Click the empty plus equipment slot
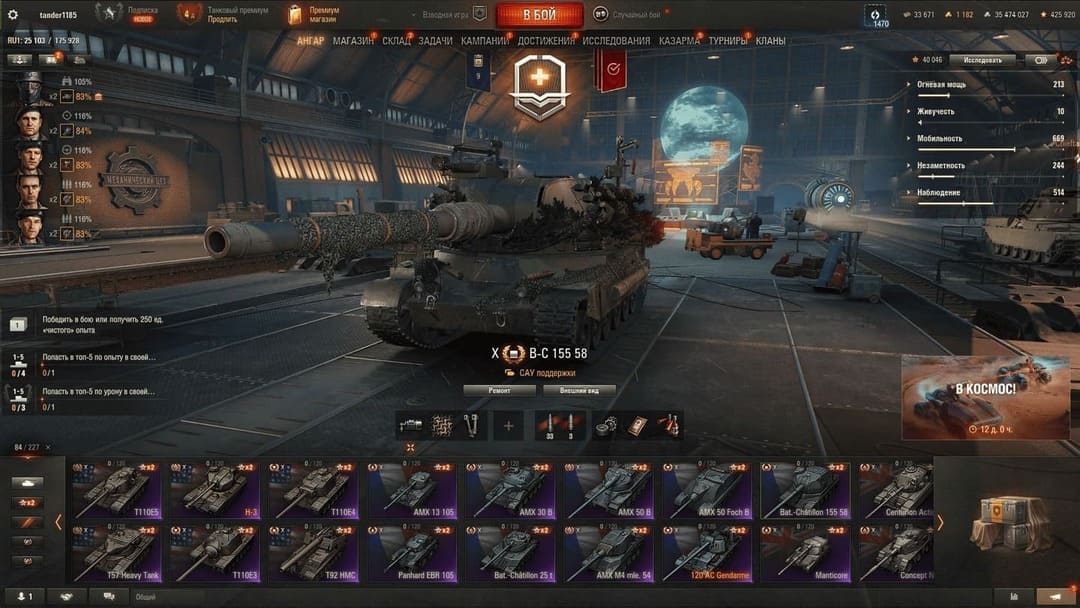The width and height of the screenshot is (1080, 608). click(x=508, y=426)
